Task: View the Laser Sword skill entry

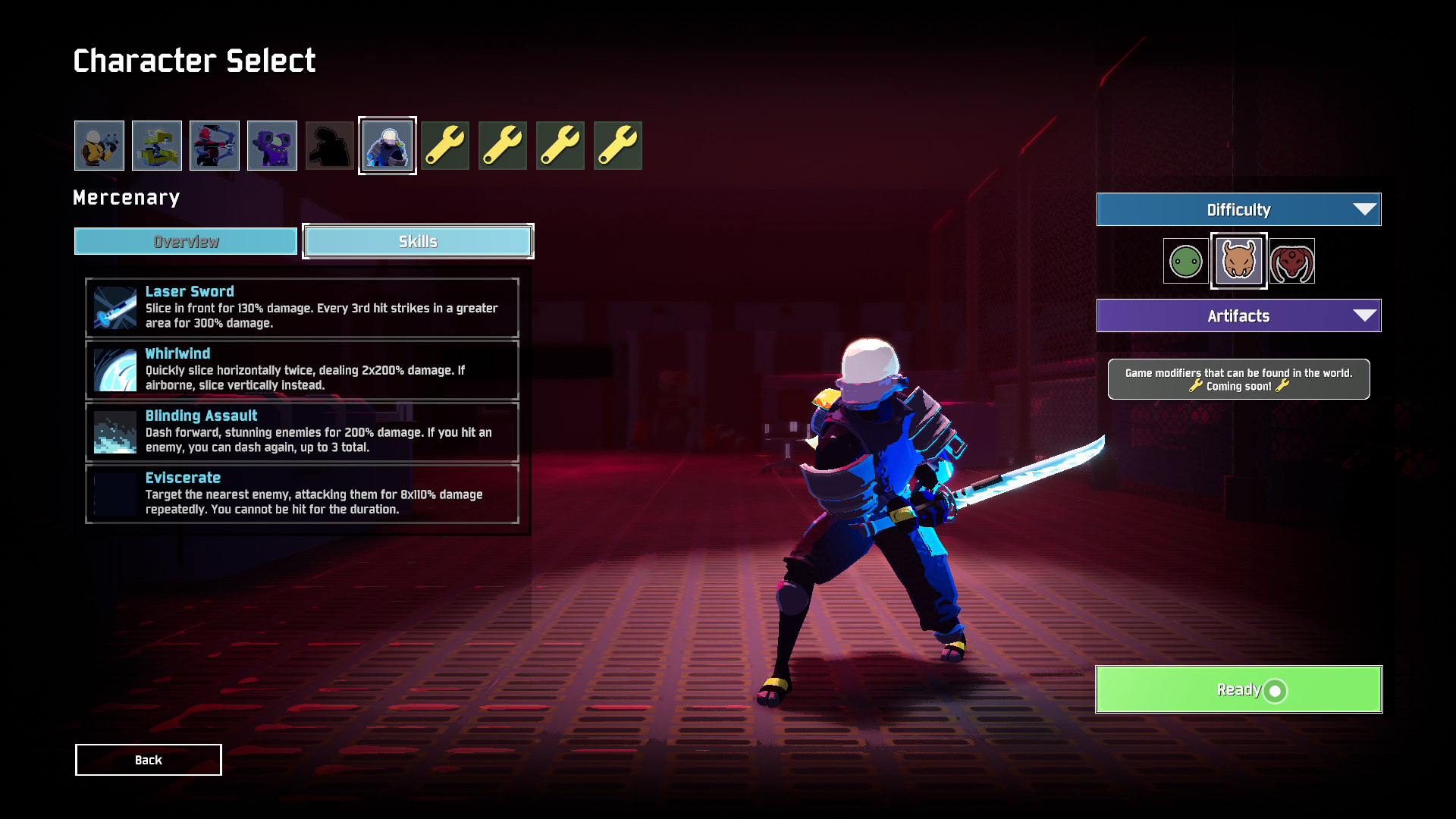Action: click(302, 308)
